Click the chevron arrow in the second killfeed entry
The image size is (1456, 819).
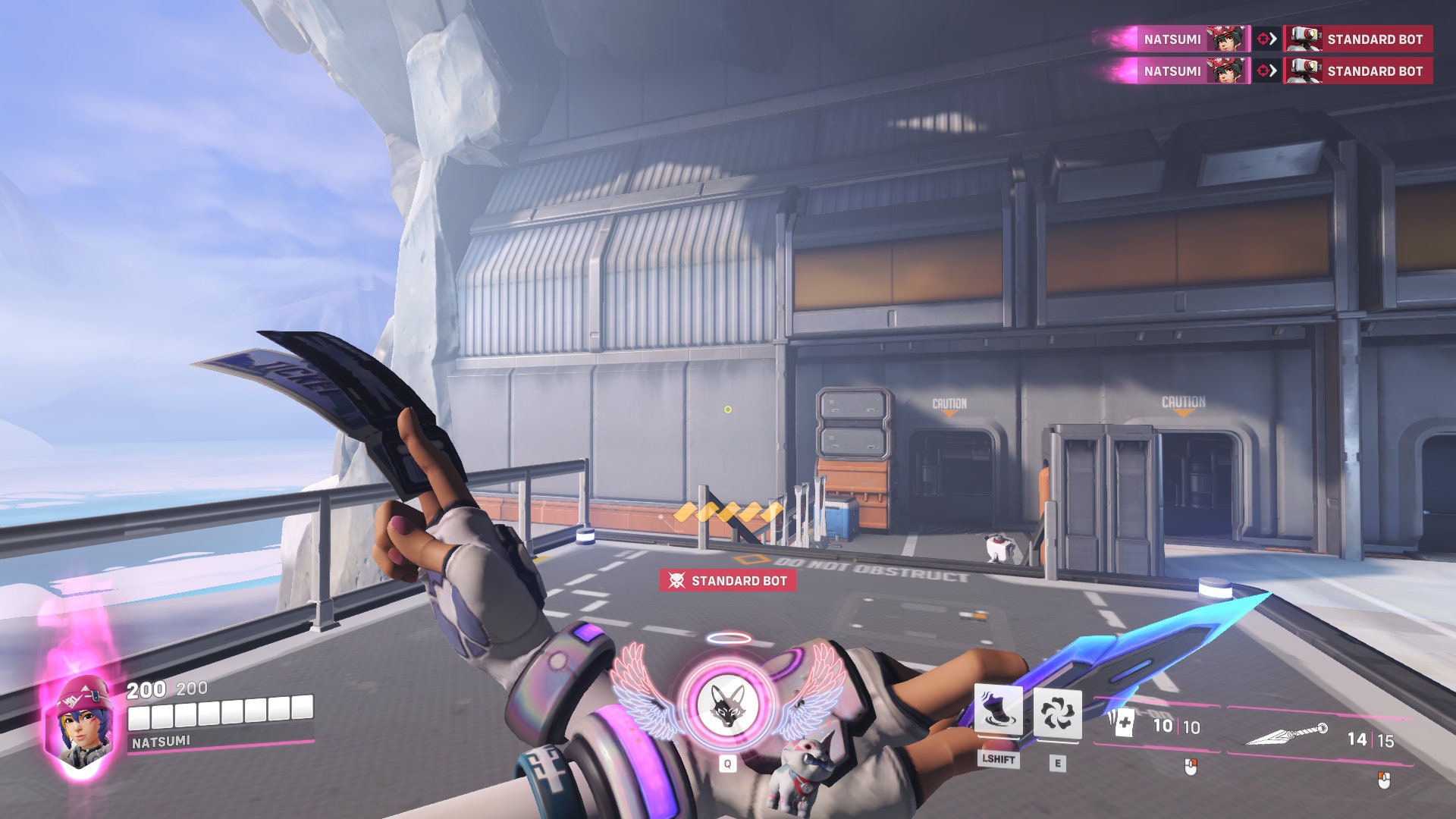click(1275, 71)
